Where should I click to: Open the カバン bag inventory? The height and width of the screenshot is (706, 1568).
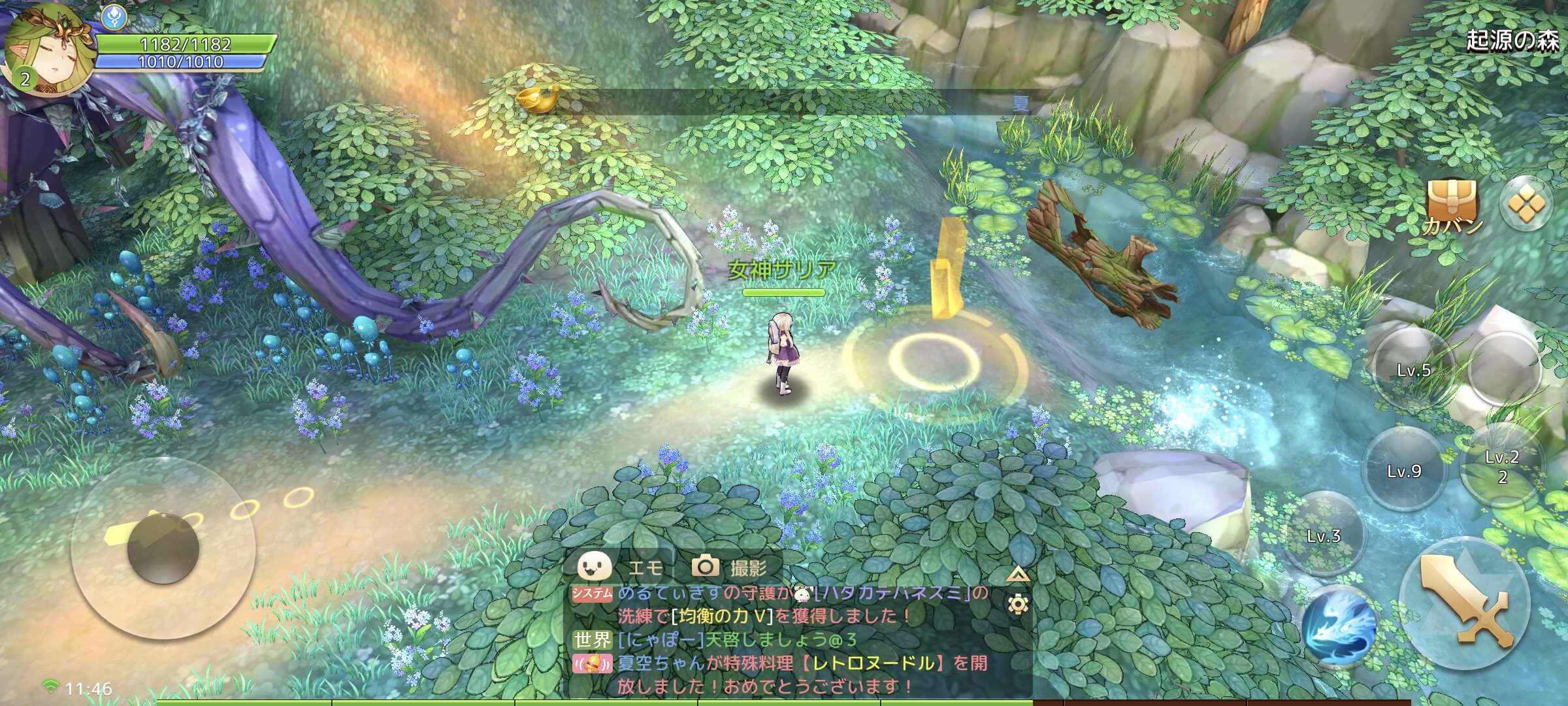pyautogui.click(x=1453, y=206)
